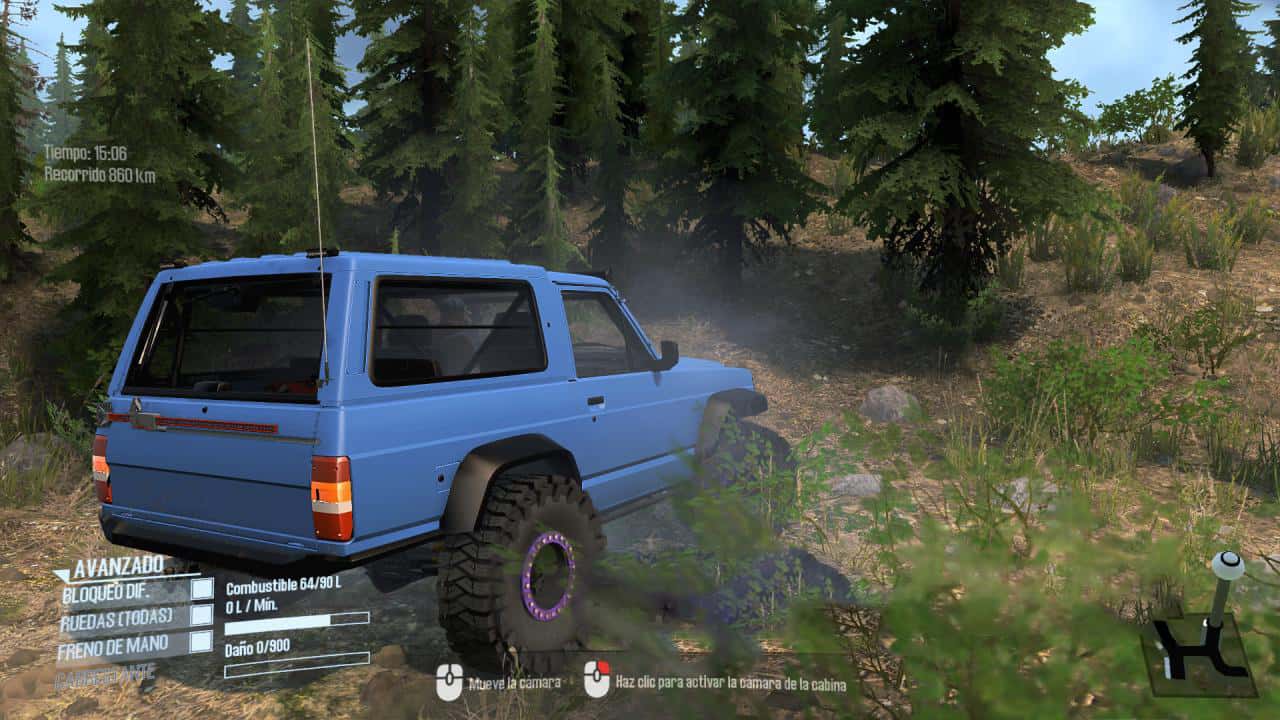
Task: Enable the Ruedas (Todas) option
Action: pyautogui.click(x=202, y=616)
